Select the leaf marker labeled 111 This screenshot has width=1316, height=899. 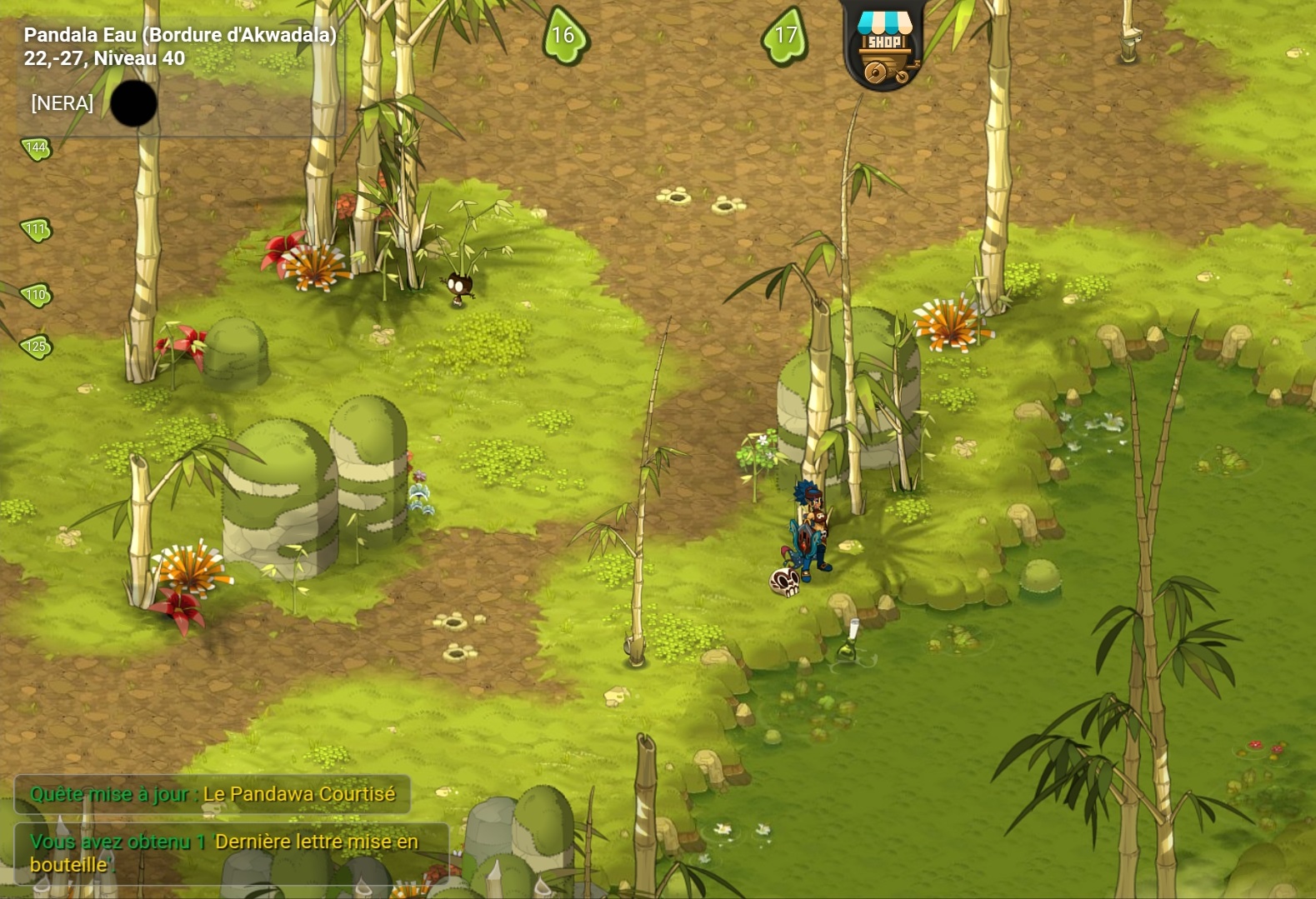[36, 229]
